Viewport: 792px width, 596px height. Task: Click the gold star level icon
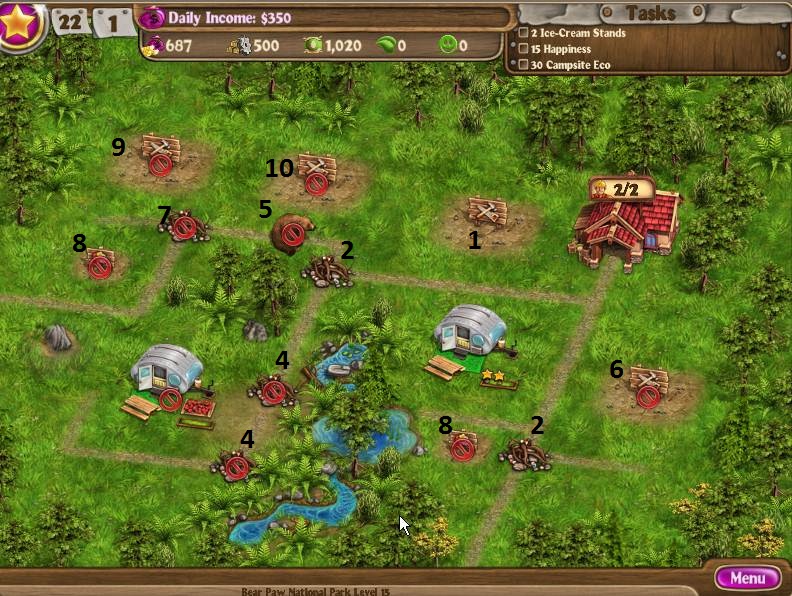coord(19,23)
